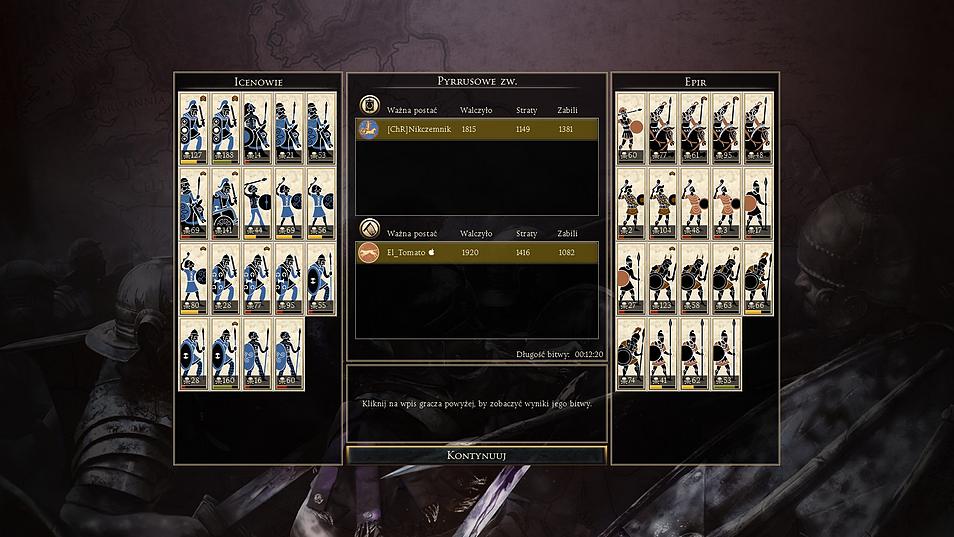Click the Icenowie unit card with 160 kills
Screen dimensions: 954x537
point(225,353)
